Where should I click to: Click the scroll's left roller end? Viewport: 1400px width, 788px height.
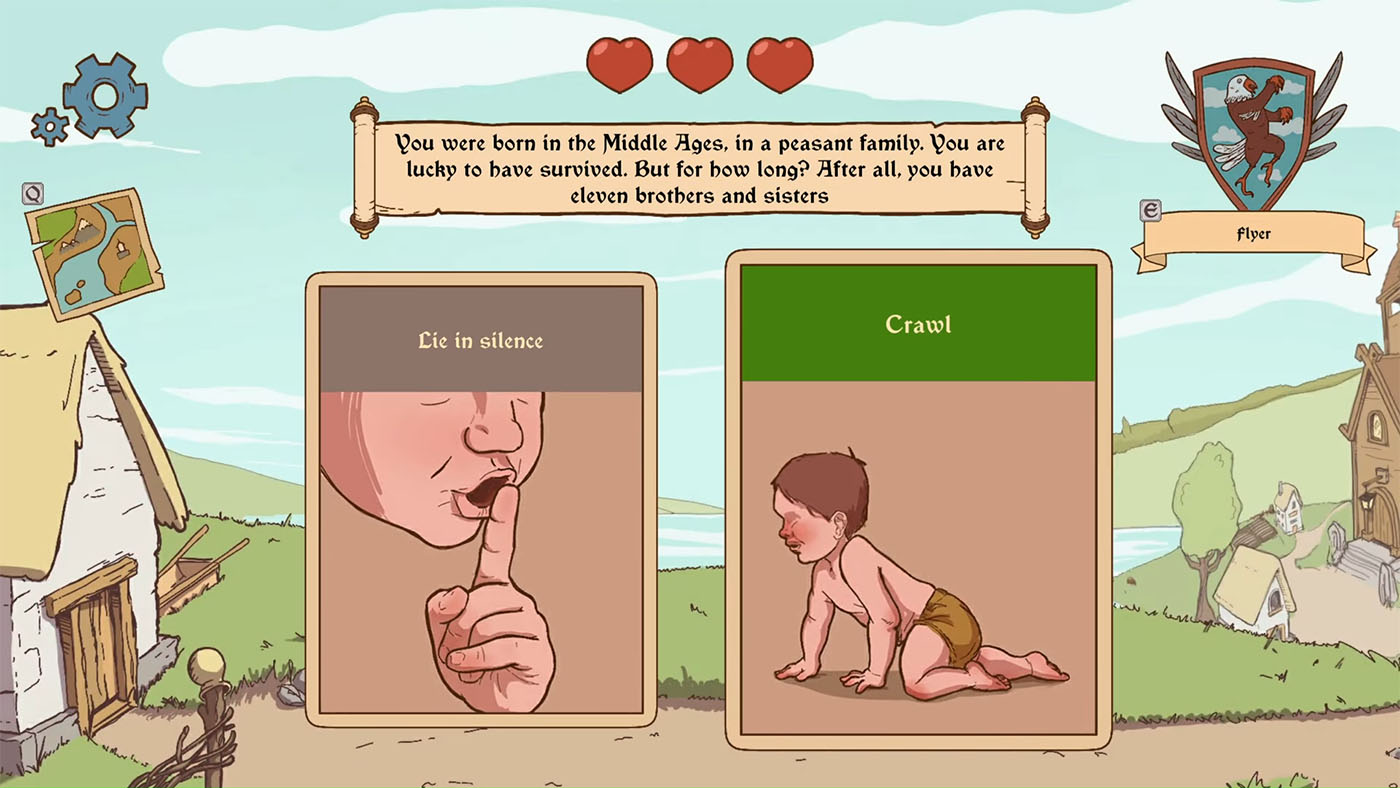pyautogui.click(x=363, y=165)
